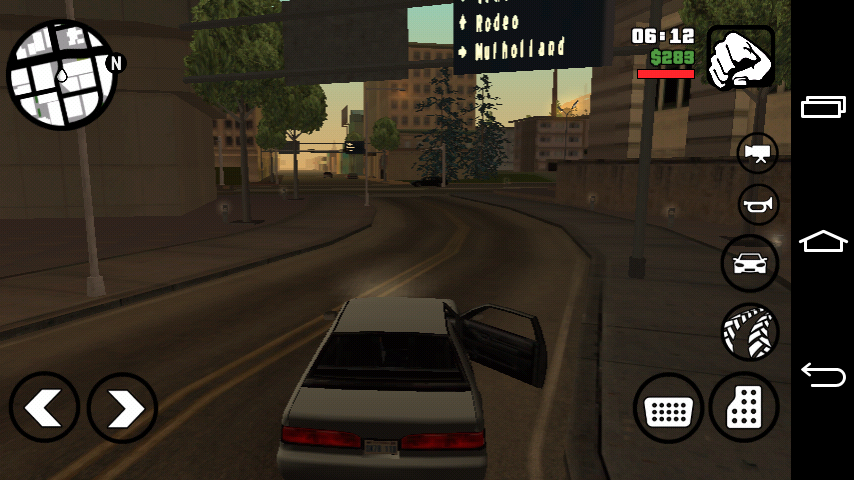Open Android recent apps button
The image size is (854, 480).
tap(823, 107)
